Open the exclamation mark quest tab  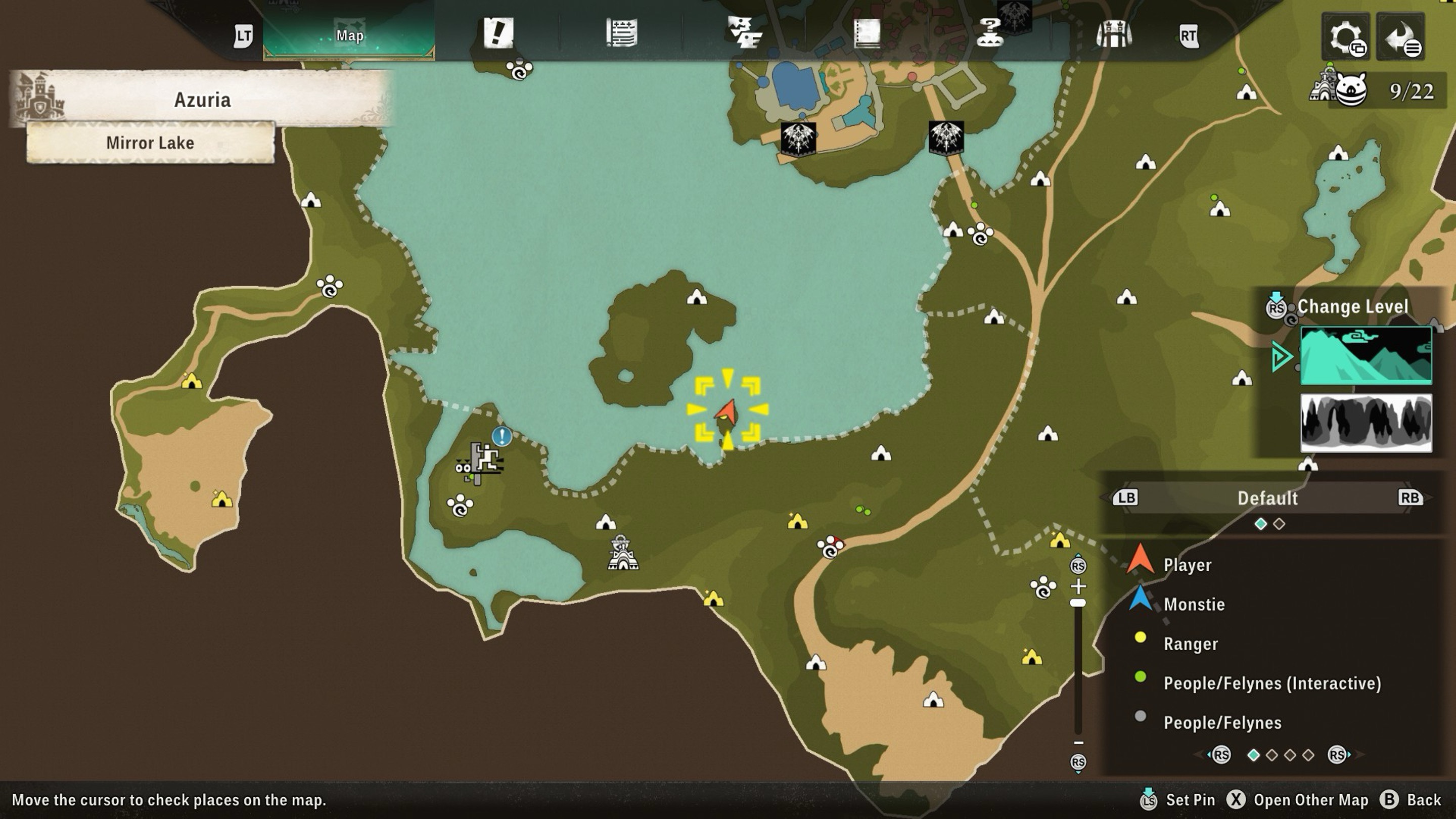[498, 33]
